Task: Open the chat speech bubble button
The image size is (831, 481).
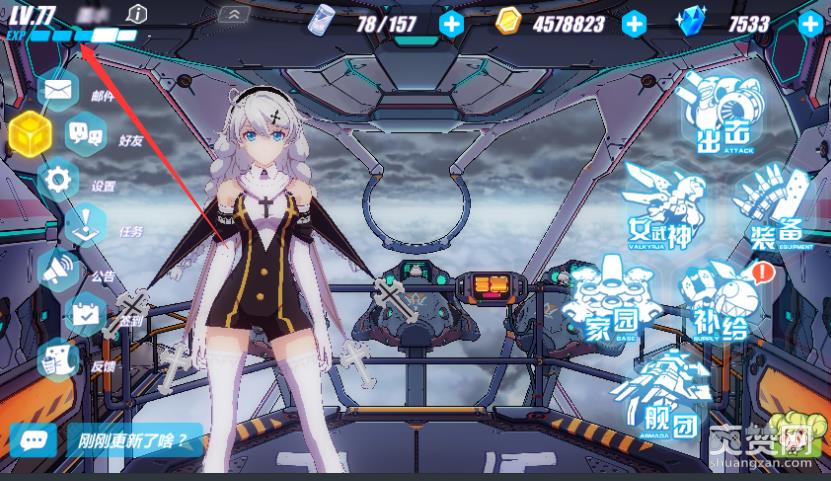Action: tap(34, 439)
